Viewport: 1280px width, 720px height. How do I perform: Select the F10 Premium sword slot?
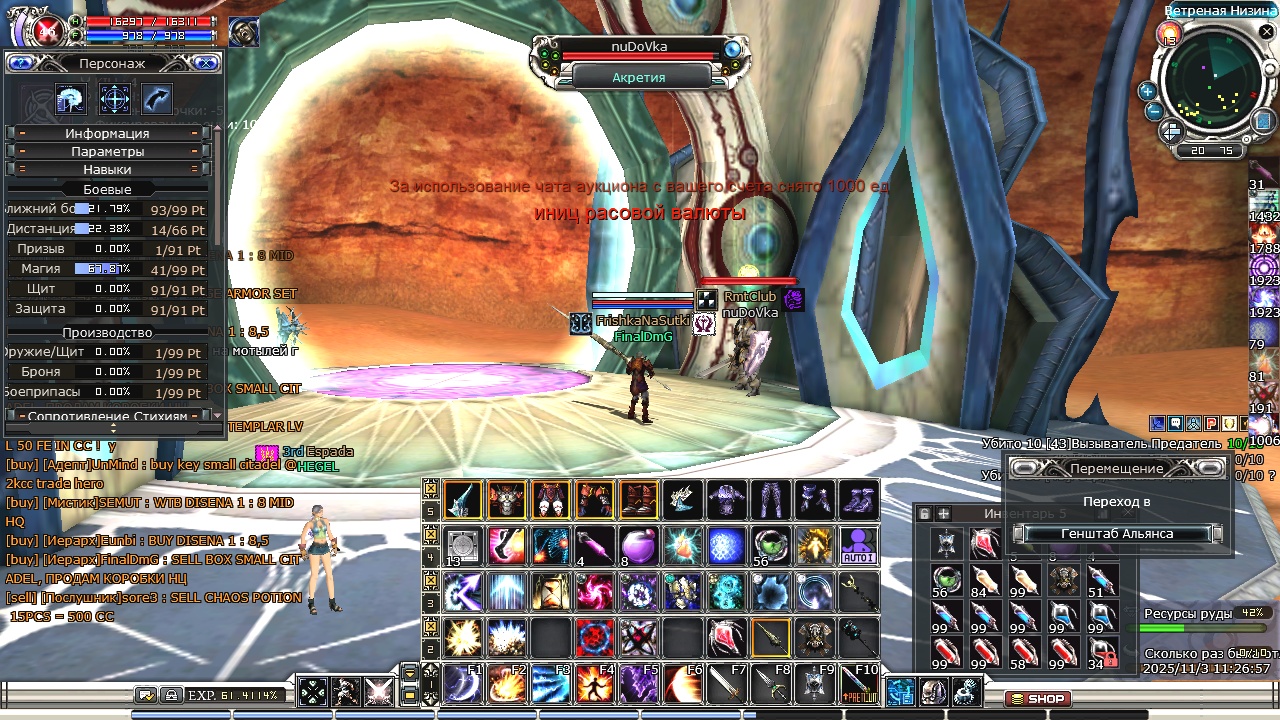859,684
